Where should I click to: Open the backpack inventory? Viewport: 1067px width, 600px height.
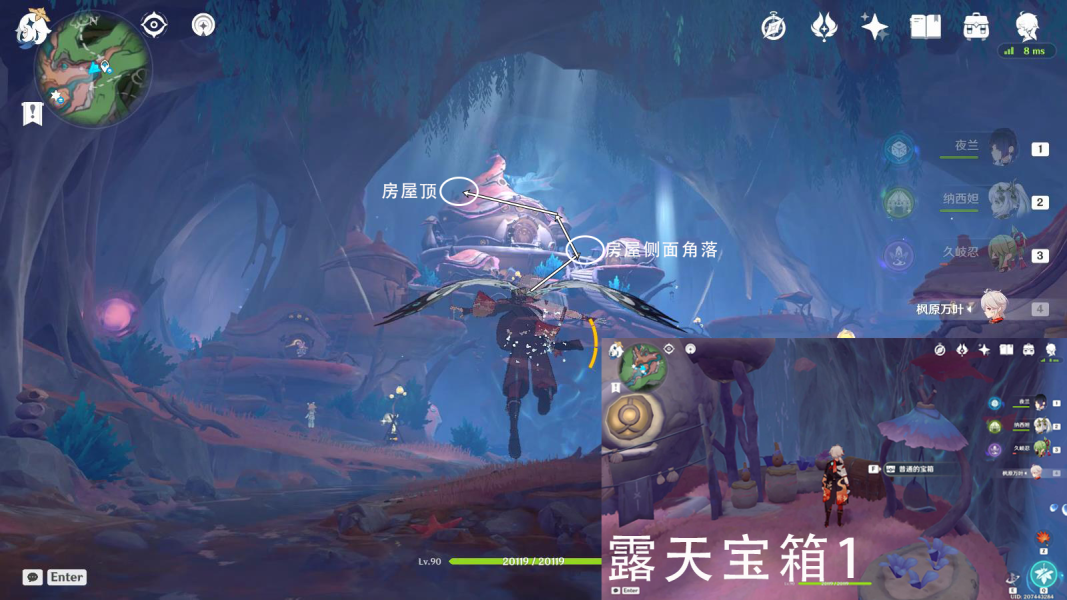(x=976, y=27)
